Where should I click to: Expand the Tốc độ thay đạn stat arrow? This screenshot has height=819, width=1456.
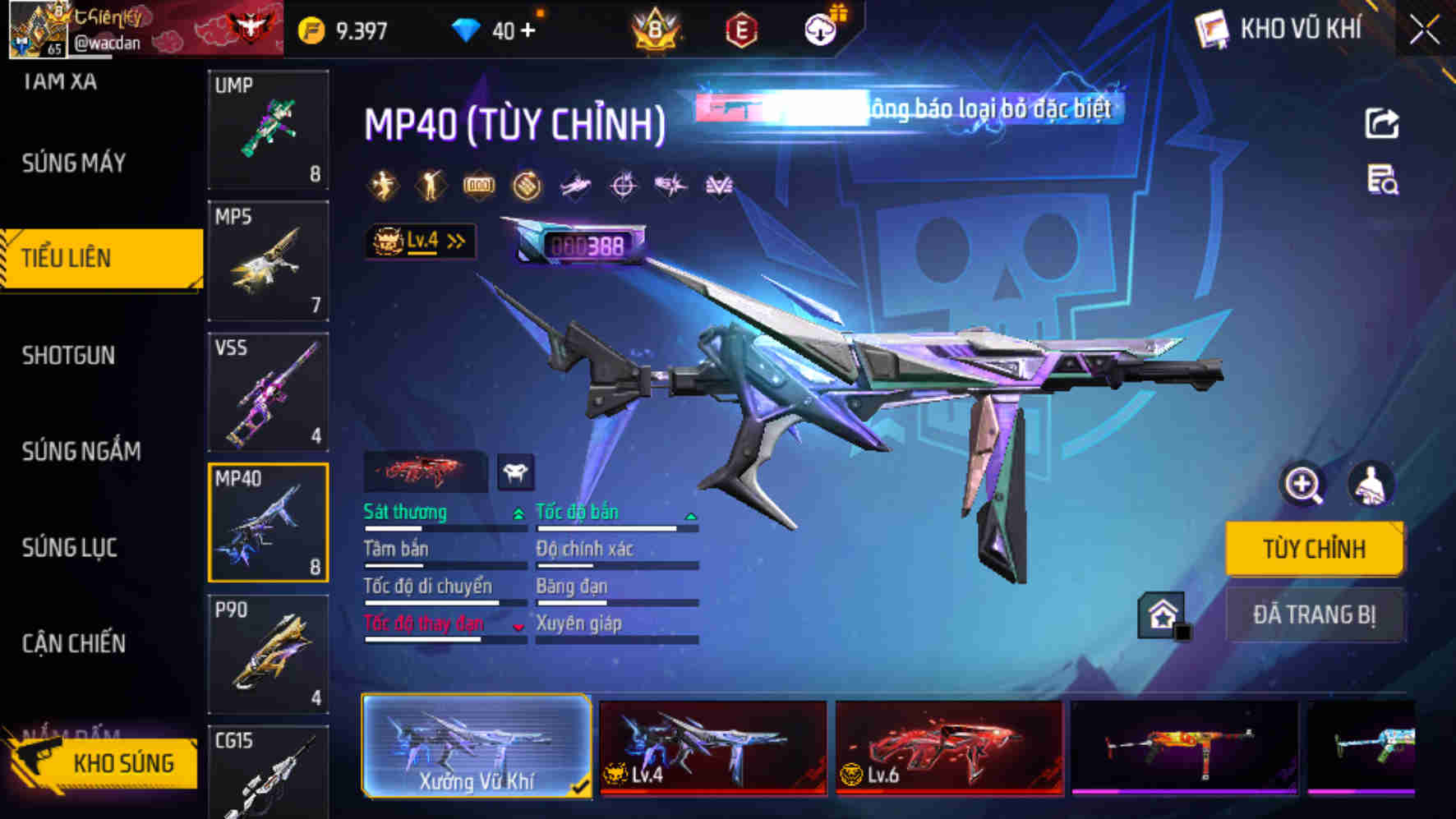click(517, 626)
